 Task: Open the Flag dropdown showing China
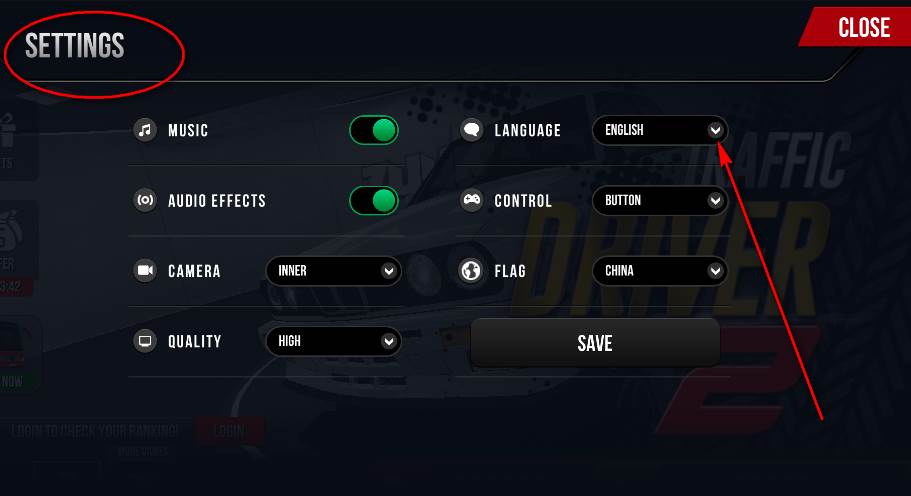click(660, 271)
